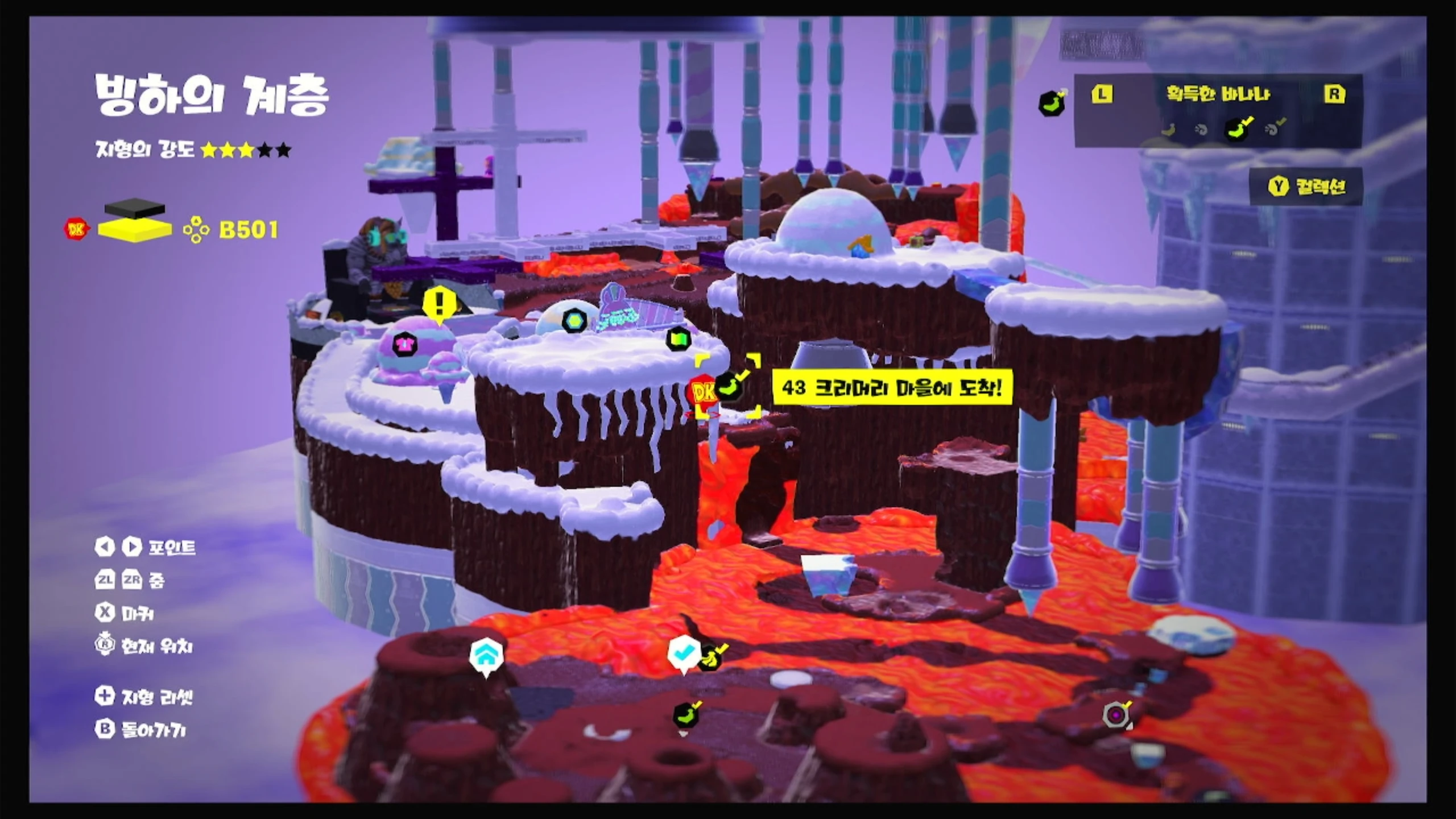Select the pink shirt shop marker
This screenshot has height=819, width=1456.
pos(404,344)
